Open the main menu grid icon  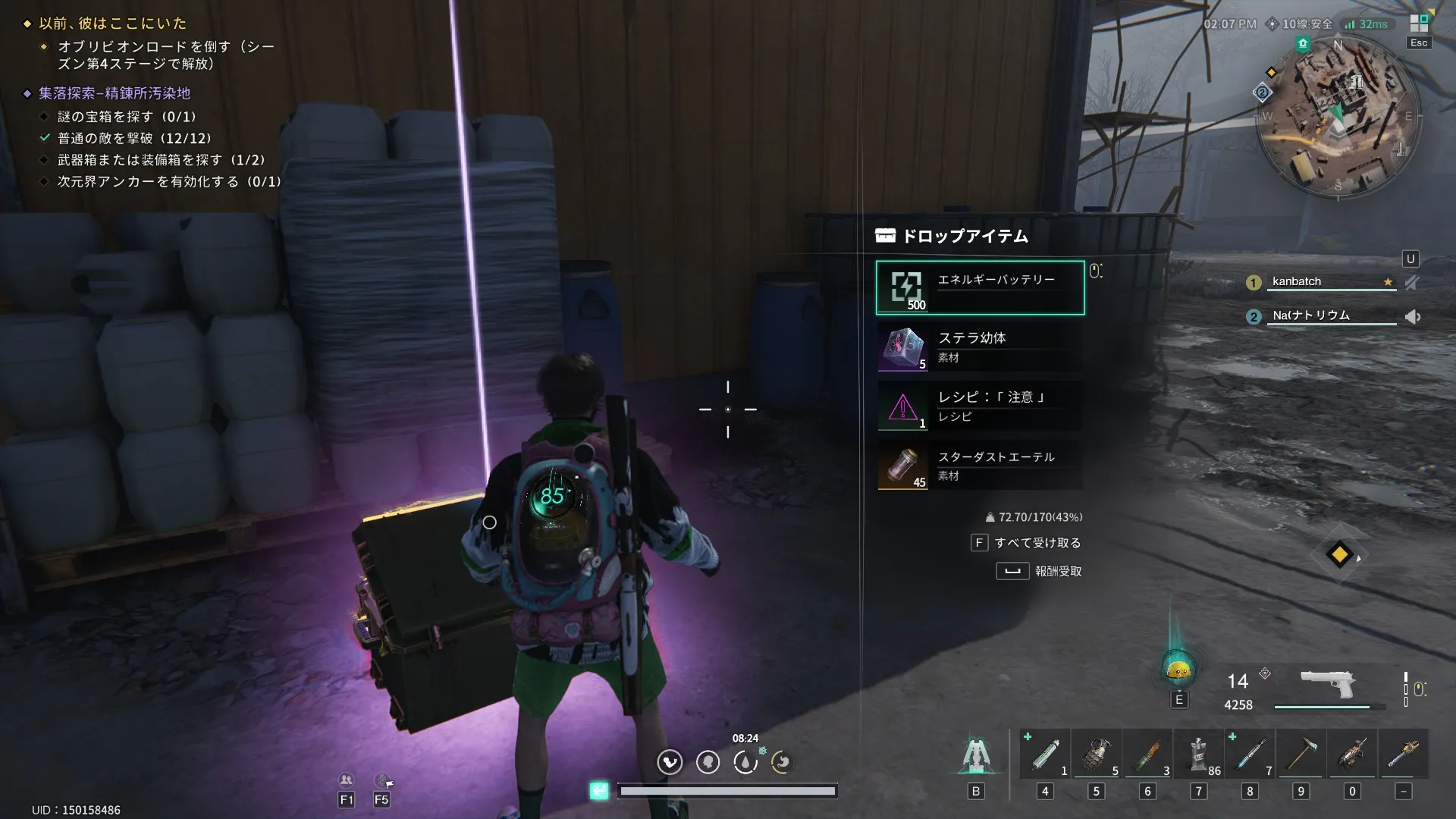pyautogui.click(x=1419, y=24)
